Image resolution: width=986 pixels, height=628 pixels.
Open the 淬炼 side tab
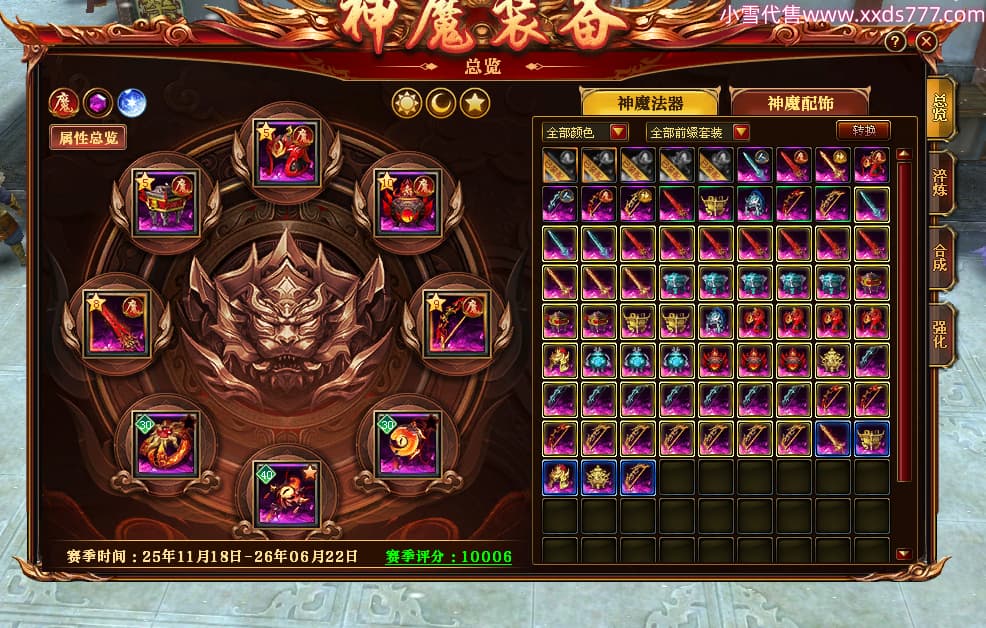point(941,182)
